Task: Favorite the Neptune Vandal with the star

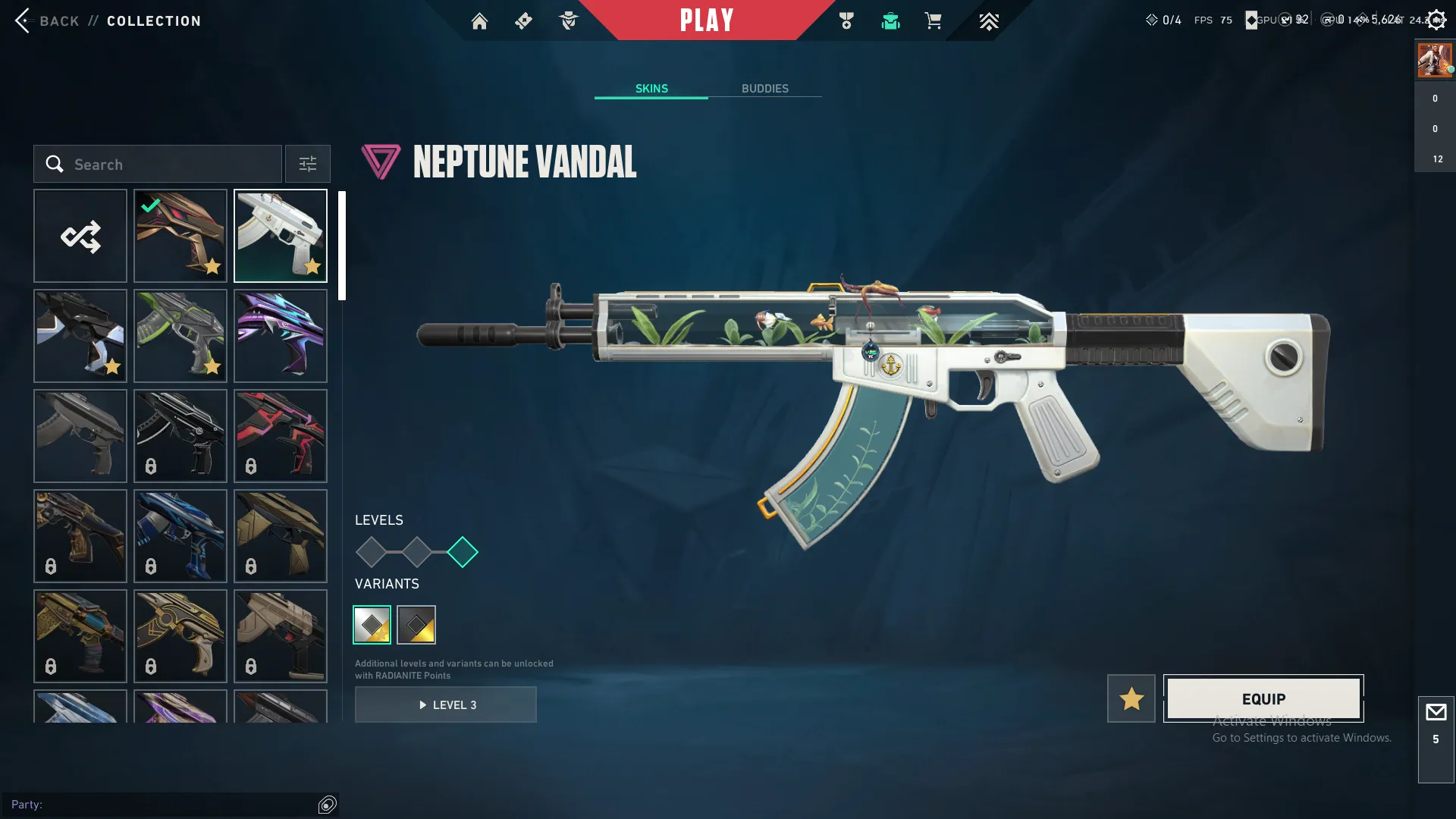Action: 1131,698
